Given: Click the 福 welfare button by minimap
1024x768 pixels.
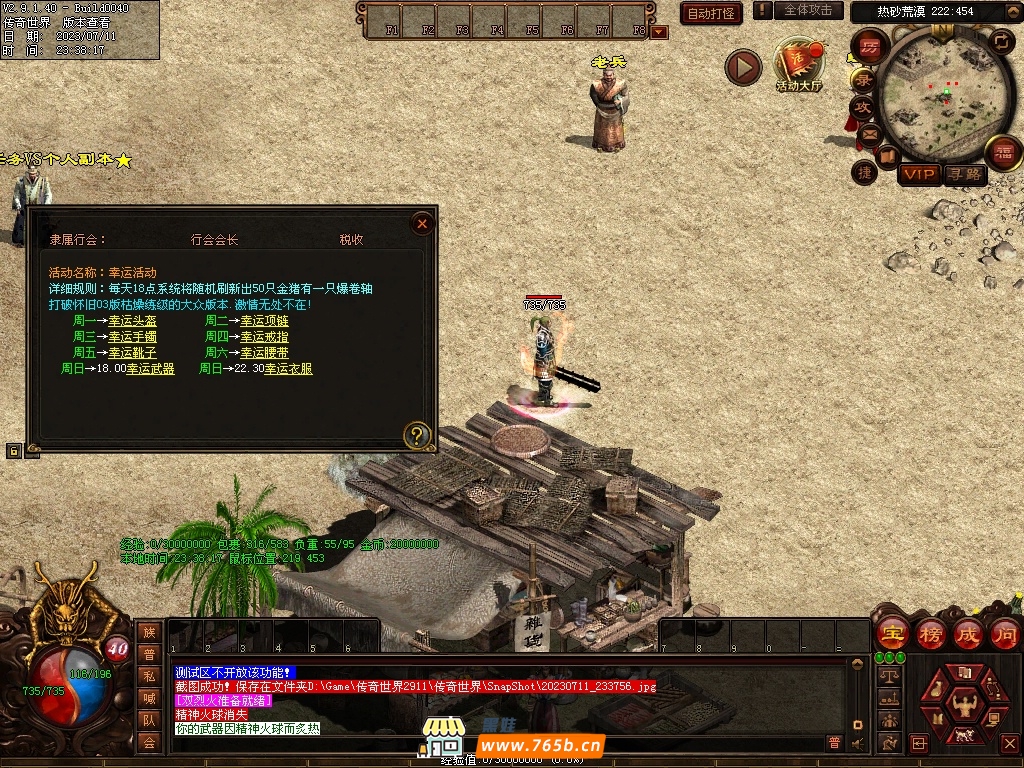Looking at the screenshot, I should [x=1002, y=153].
